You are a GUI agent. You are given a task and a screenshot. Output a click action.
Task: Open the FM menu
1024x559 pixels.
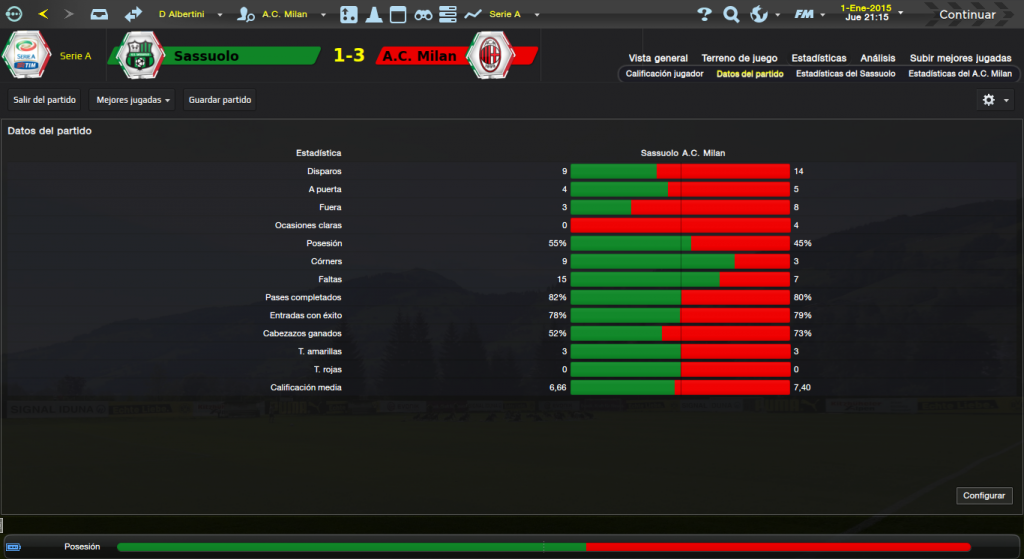[803, 14]
